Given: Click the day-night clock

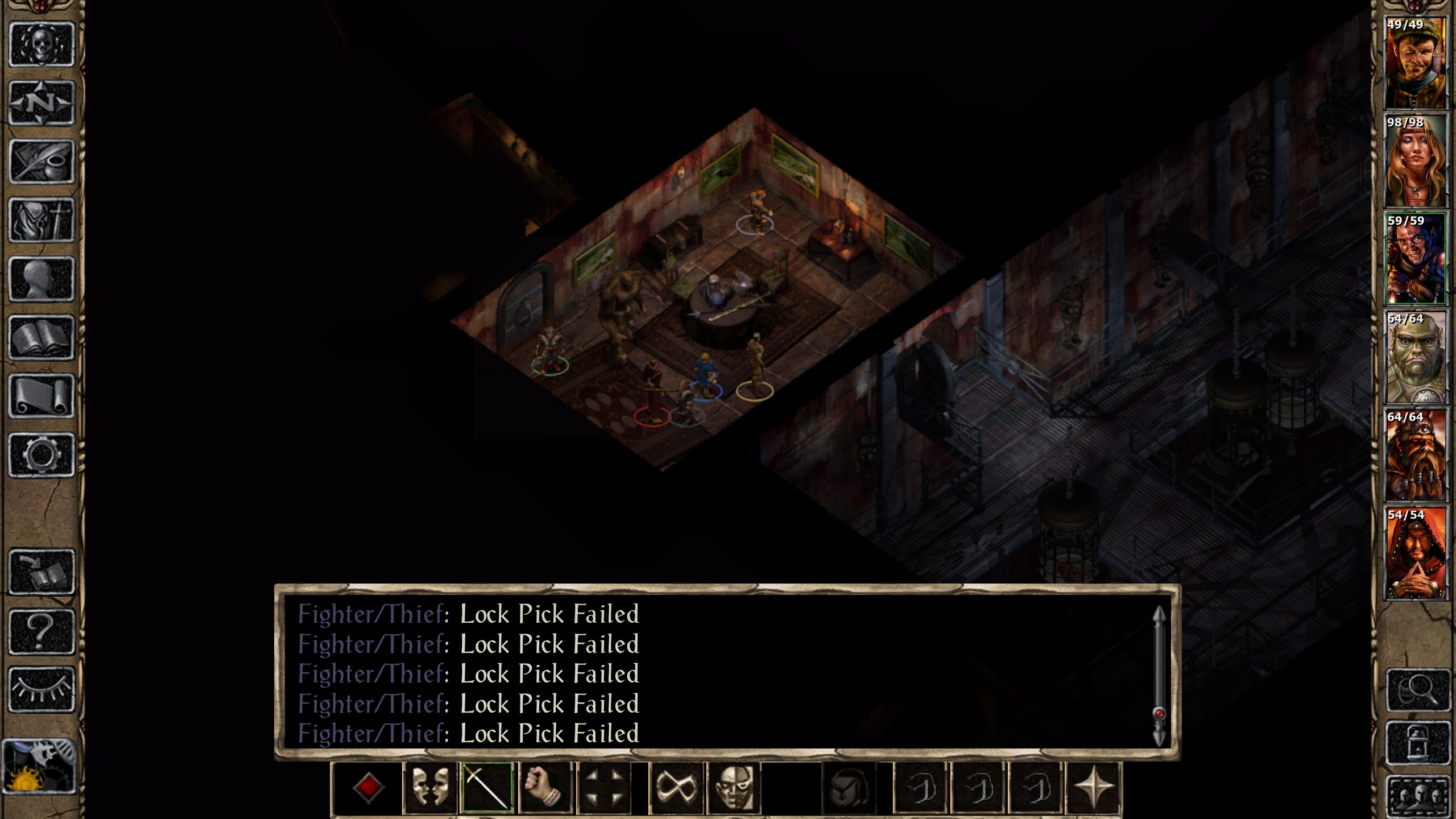Looking at the screenshot, I should point(39,766).
